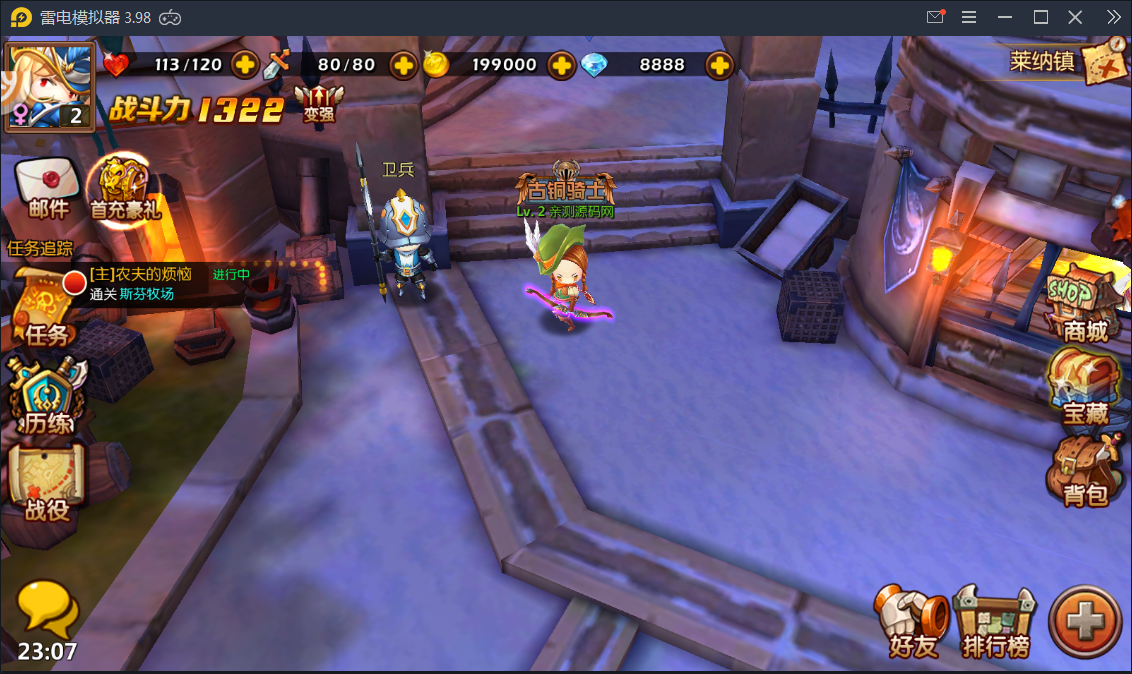Buy gold coins with the plus button
This screenshot has width=1132, height=674.
point(562,65)
